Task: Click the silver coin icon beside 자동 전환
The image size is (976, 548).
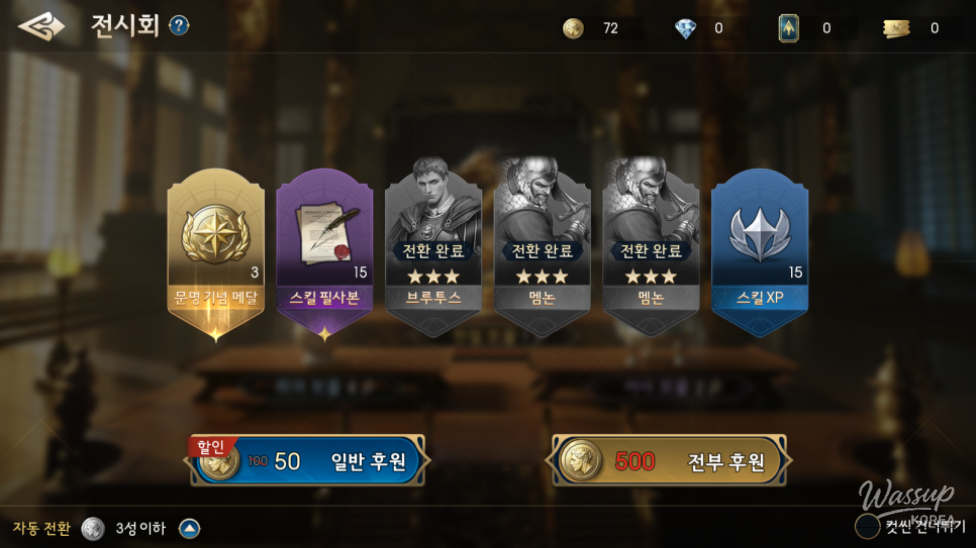Action: coord(93,528)
